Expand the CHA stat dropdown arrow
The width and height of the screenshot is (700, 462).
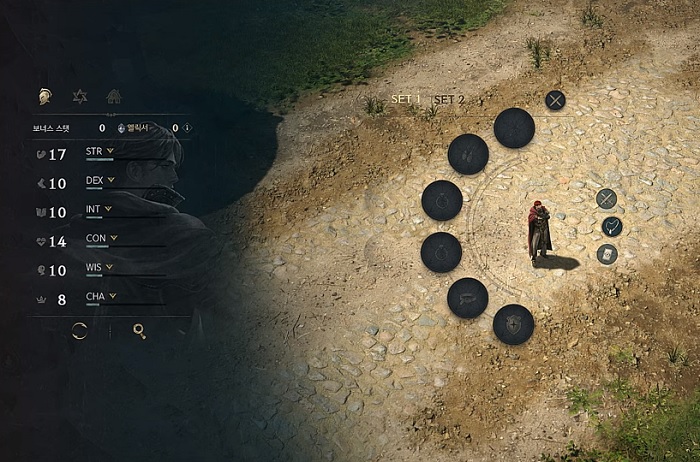[112, 296]
